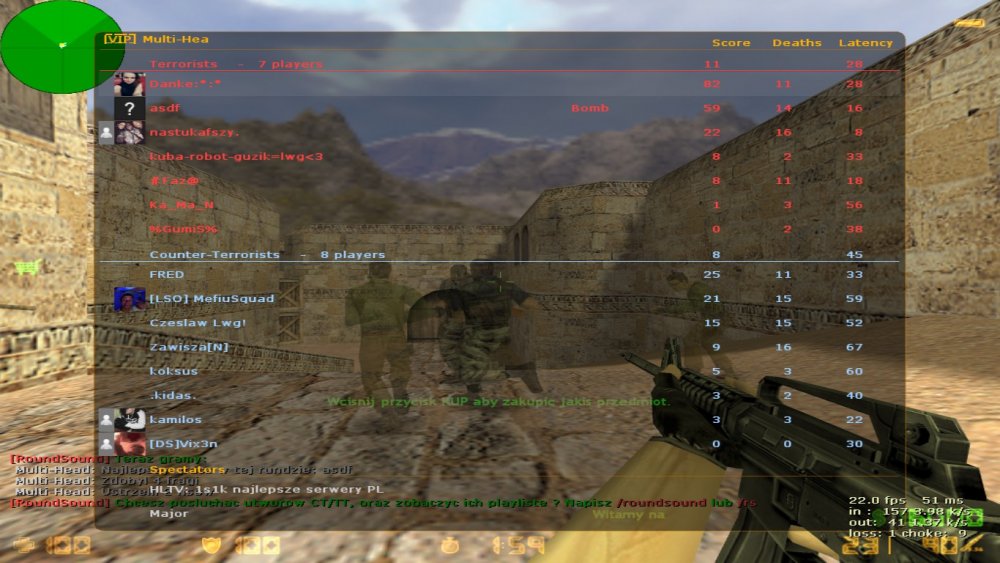
Task: Select the kuba-robot-guzik=lwg<3 player row
Action: [x=236, y=156]
